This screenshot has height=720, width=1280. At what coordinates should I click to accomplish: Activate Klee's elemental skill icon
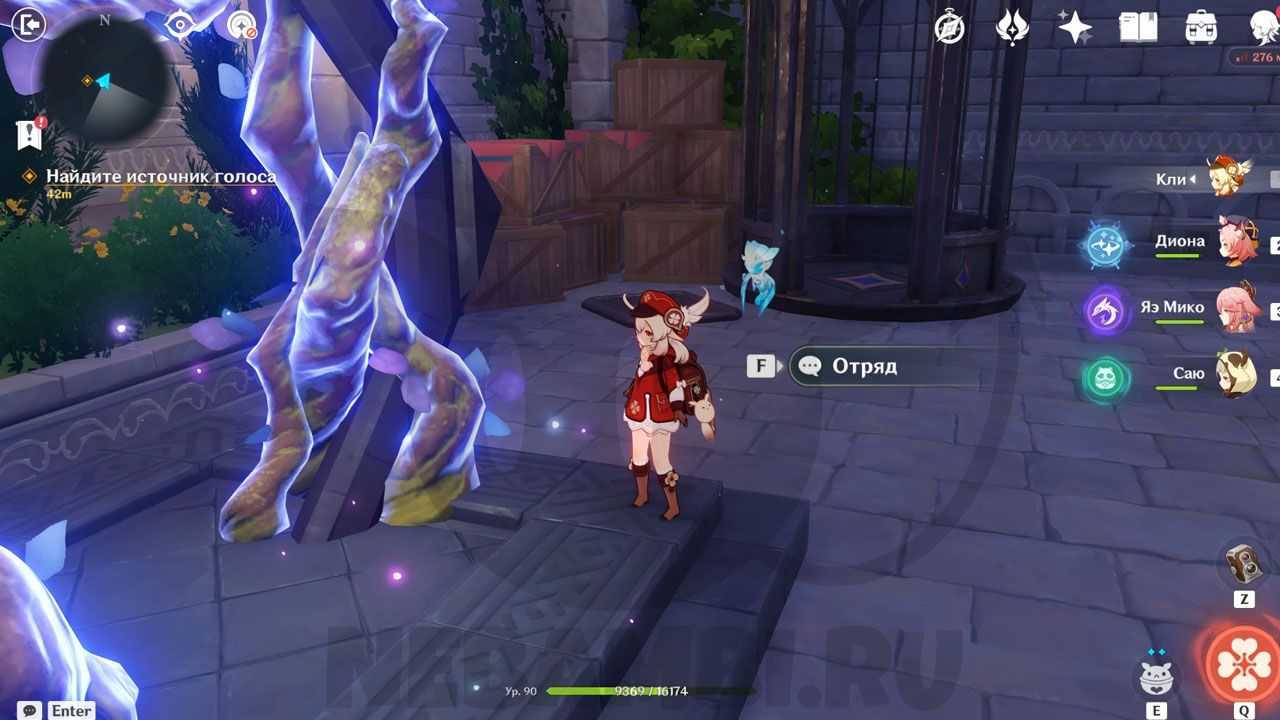pos(1156,677)
